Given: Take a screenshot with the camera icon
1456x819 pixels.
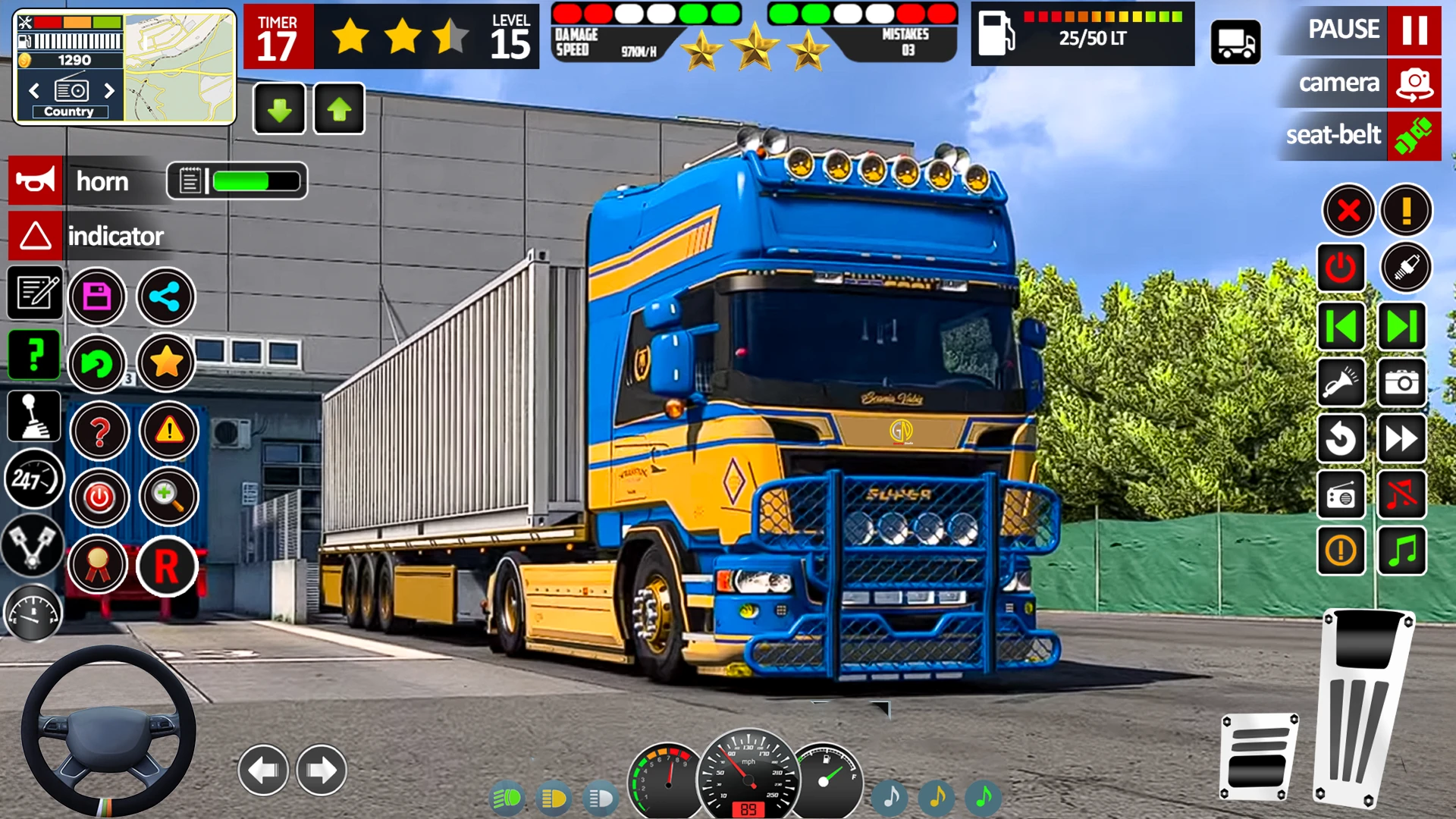Looking at the screenshot, I should point(1401,383).
